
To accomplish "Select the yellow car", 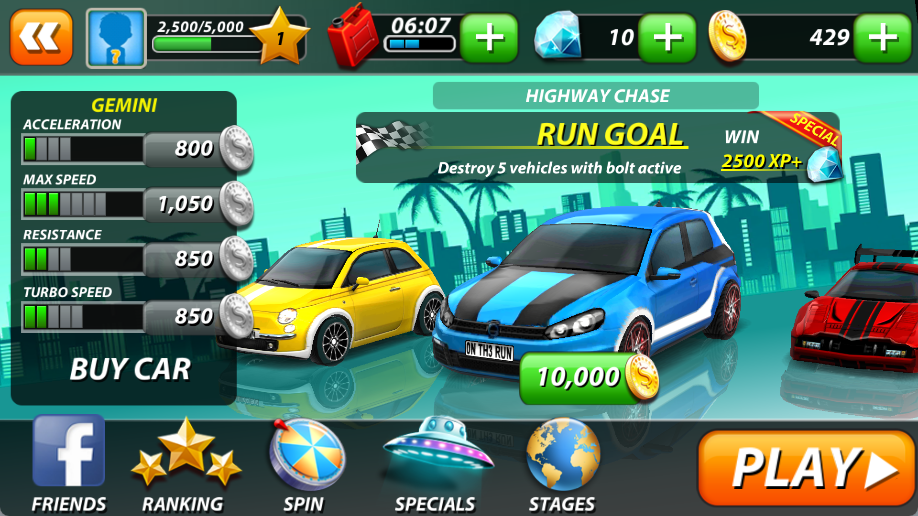I will click(x=335, y=298).
